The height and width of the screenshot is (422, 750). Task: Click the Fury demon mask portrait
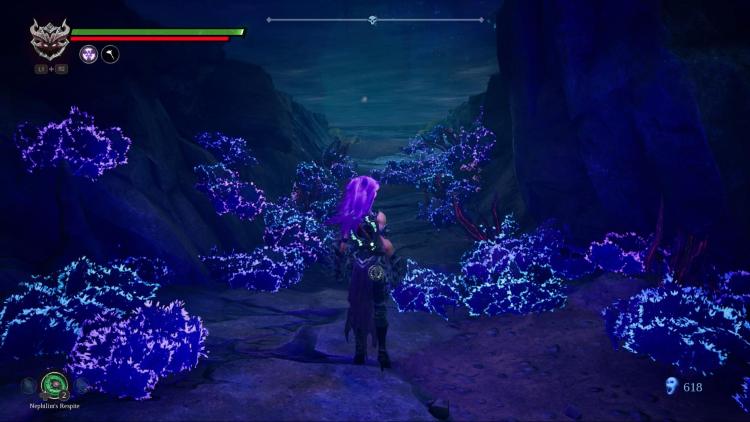tap(48, 39)
